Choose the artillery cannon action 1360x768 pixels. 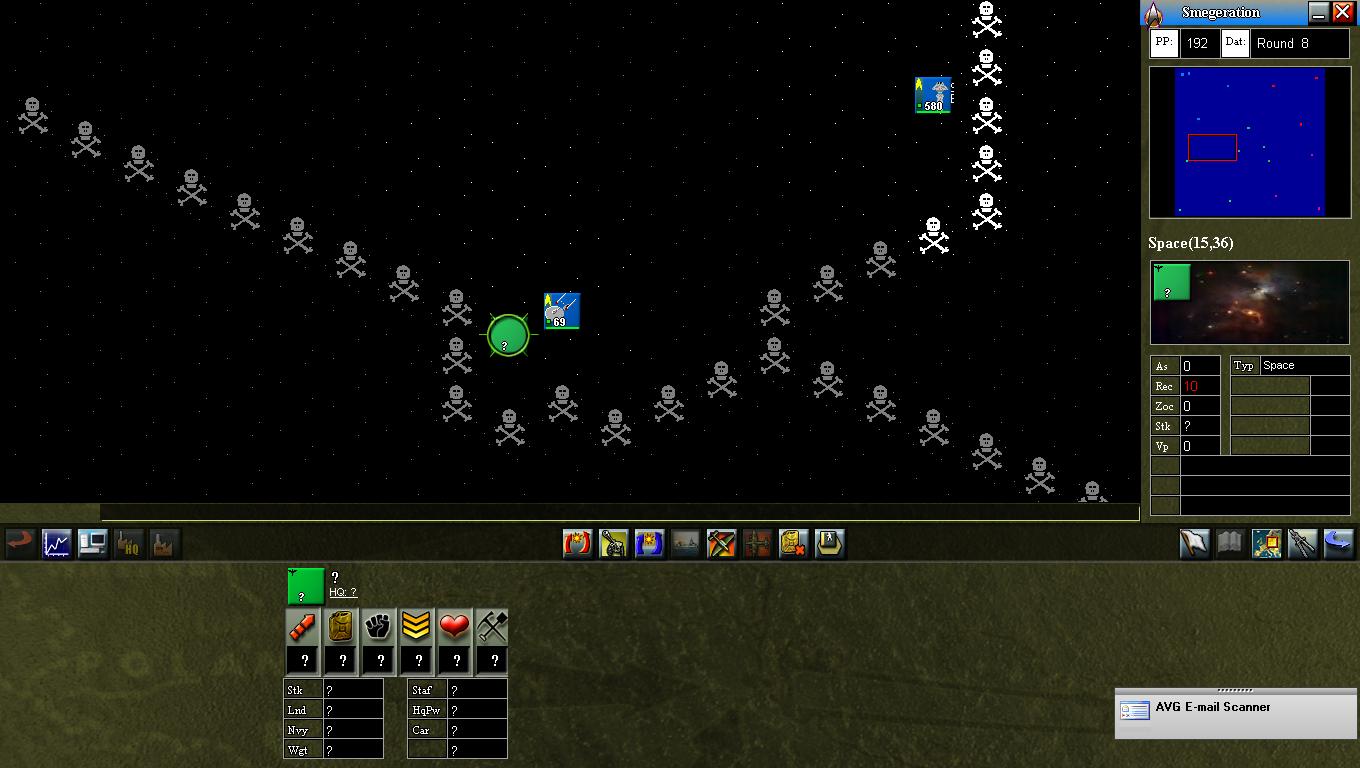(613, 543)
